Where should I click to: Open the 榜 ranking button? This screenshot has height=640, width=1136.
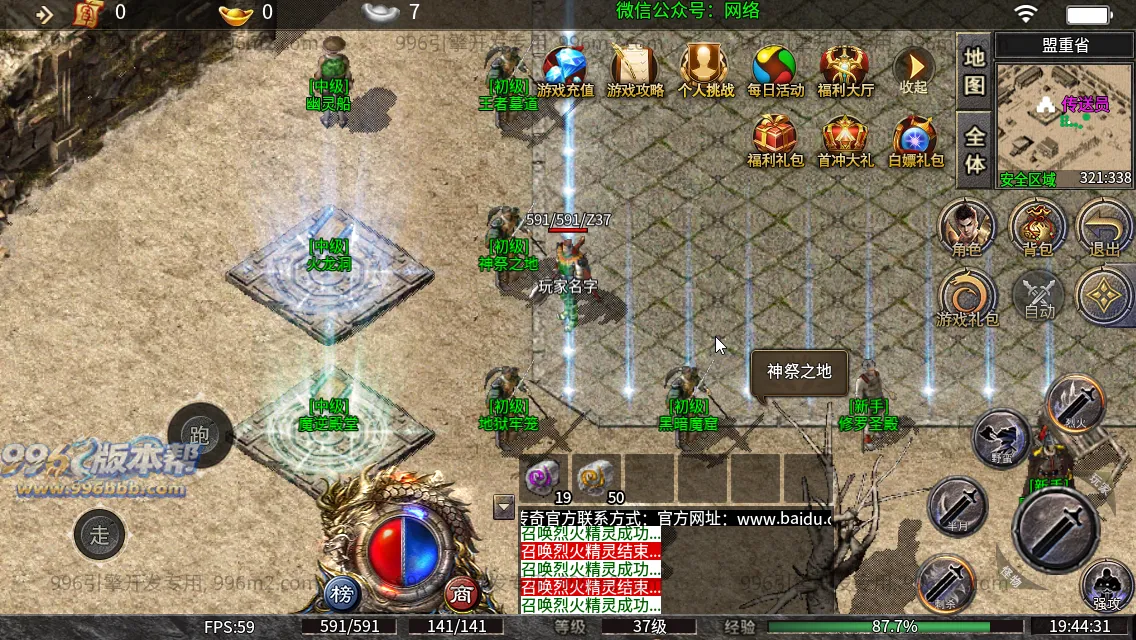[x=342, y=594]
